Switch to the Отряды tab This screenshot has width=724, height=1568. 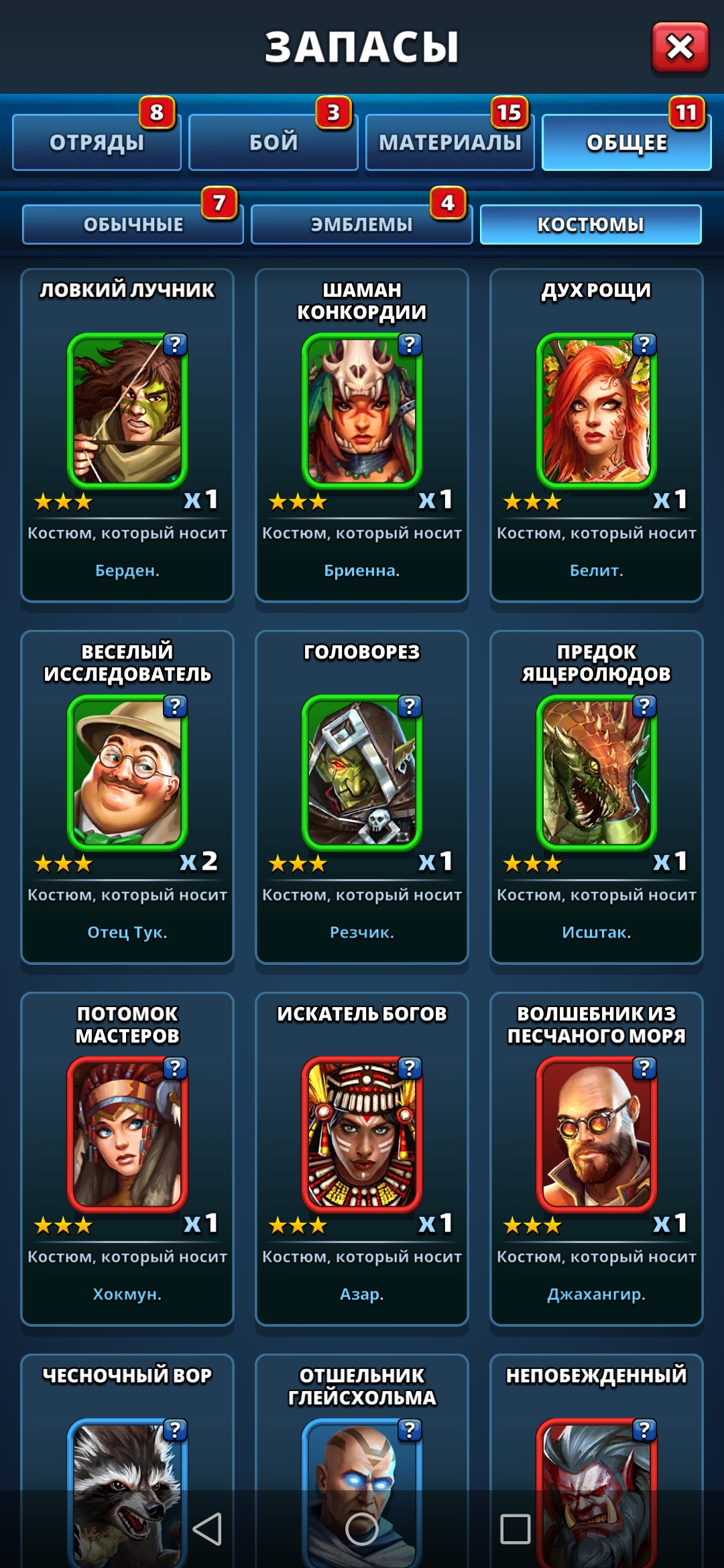click(97, 142)
